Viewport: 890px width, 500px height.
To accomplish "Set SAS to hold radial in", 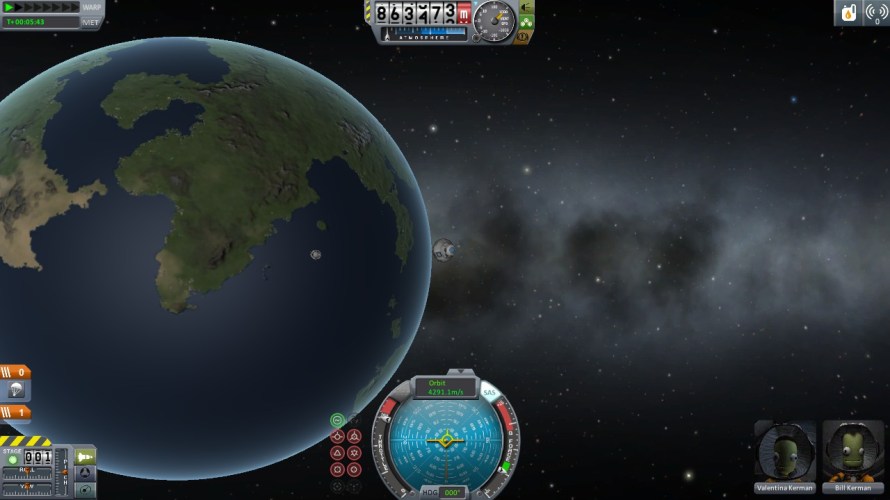I will point(338,468).
